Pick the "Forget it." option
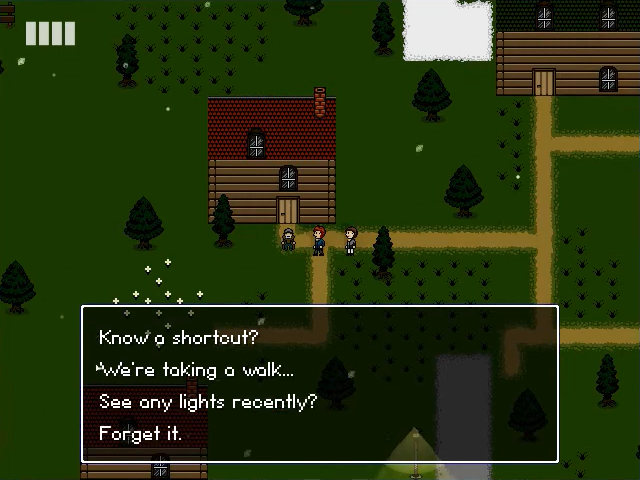Image resolution: width=640 pixels, height=480 pixels. (x=140, y=434)
